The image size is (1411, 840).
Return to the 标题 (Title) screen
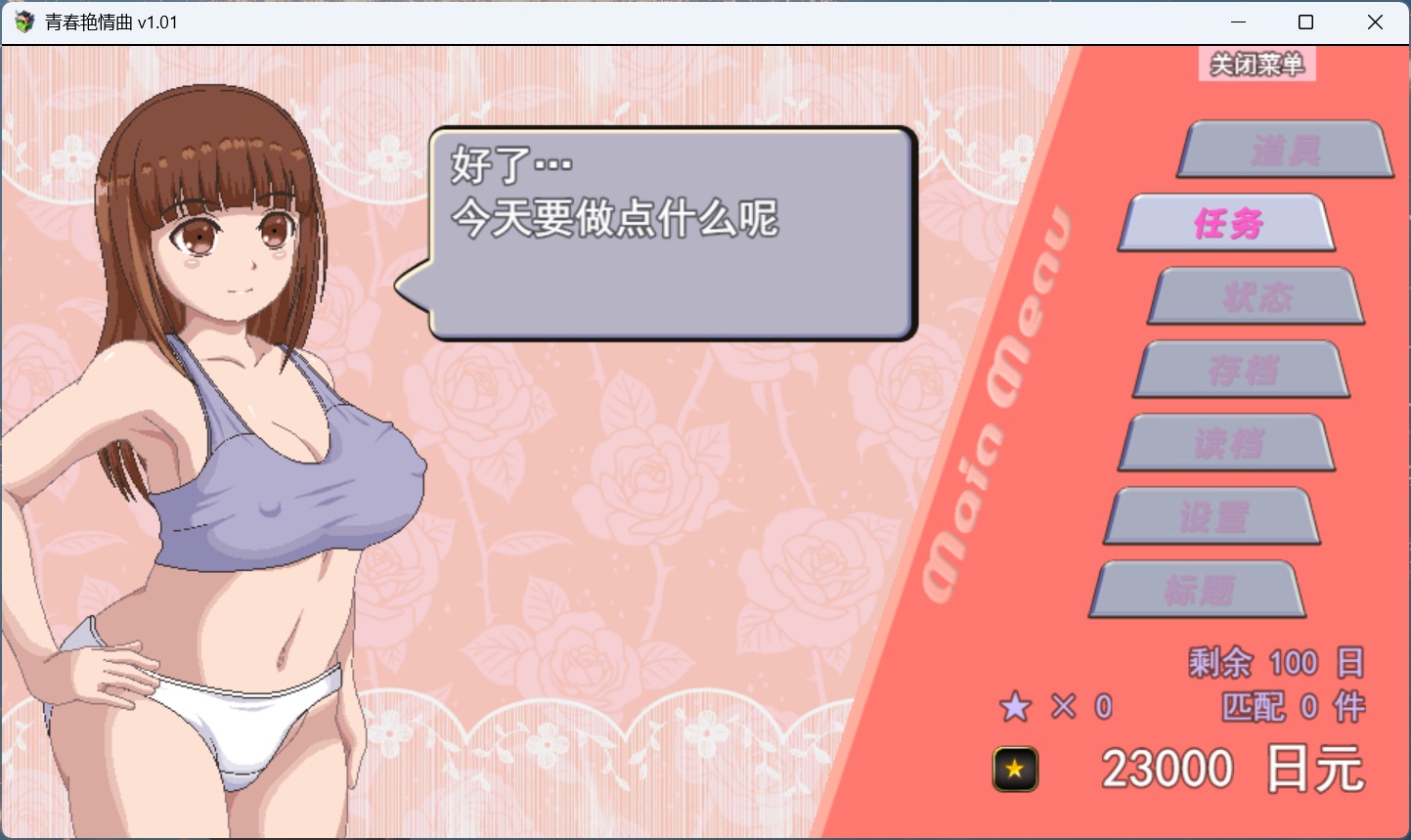(x=1197, y=589)
